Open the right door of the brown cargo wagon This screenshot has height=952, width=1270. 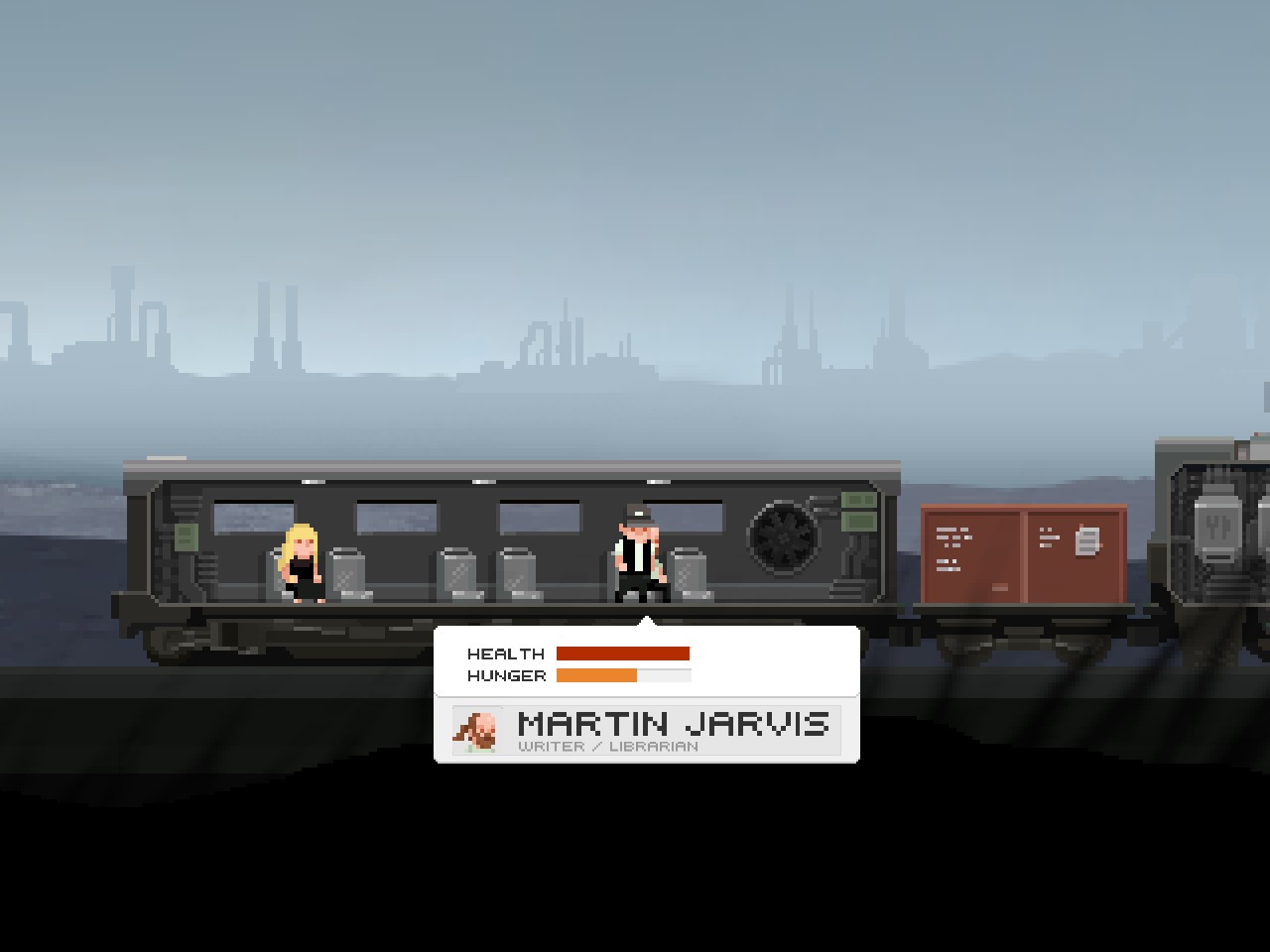pos(1077,555)
